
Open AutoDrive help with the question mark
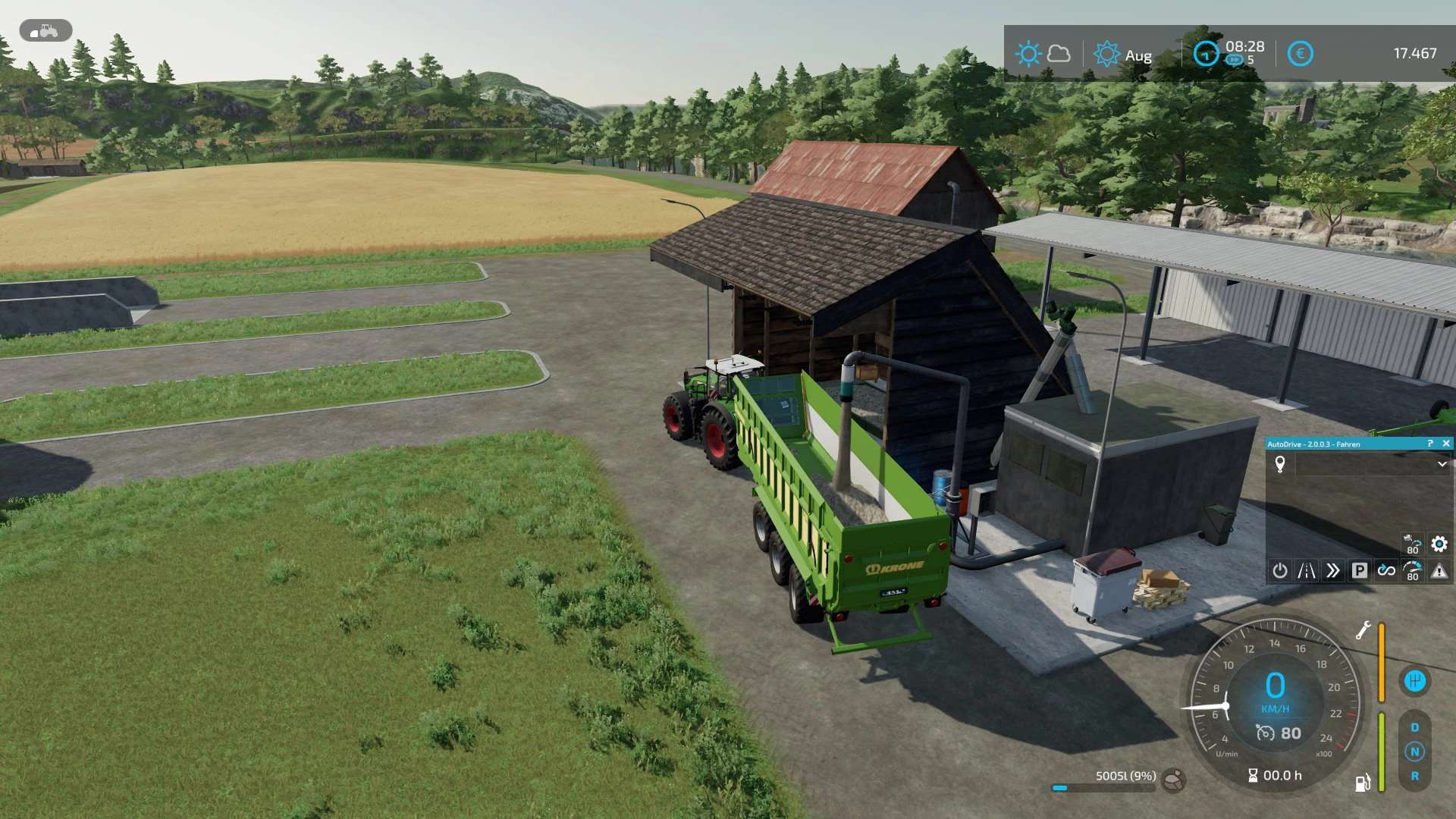1430,444
